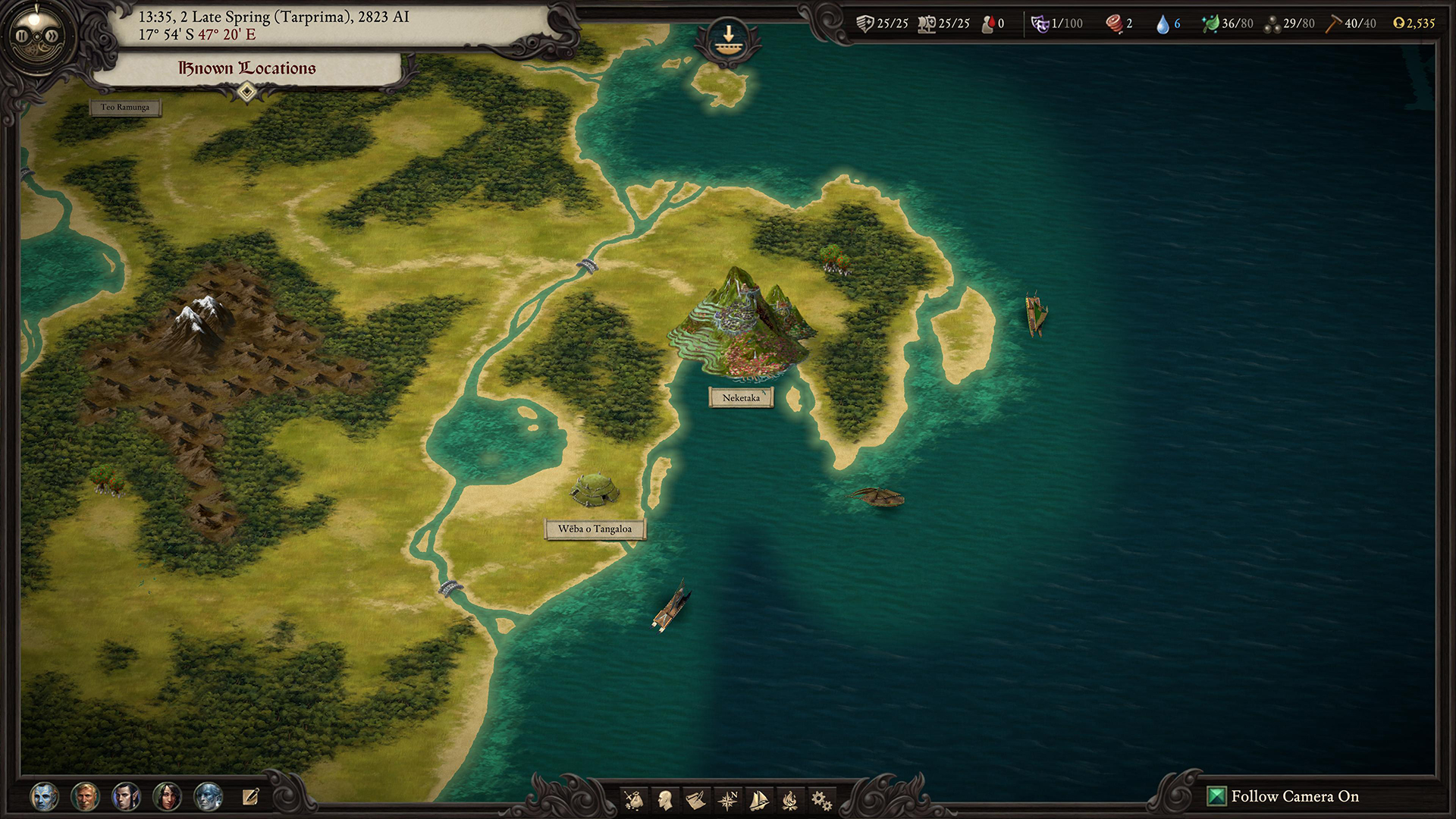
Task: Select the Neketaka location label
Action: pos(742,397)
